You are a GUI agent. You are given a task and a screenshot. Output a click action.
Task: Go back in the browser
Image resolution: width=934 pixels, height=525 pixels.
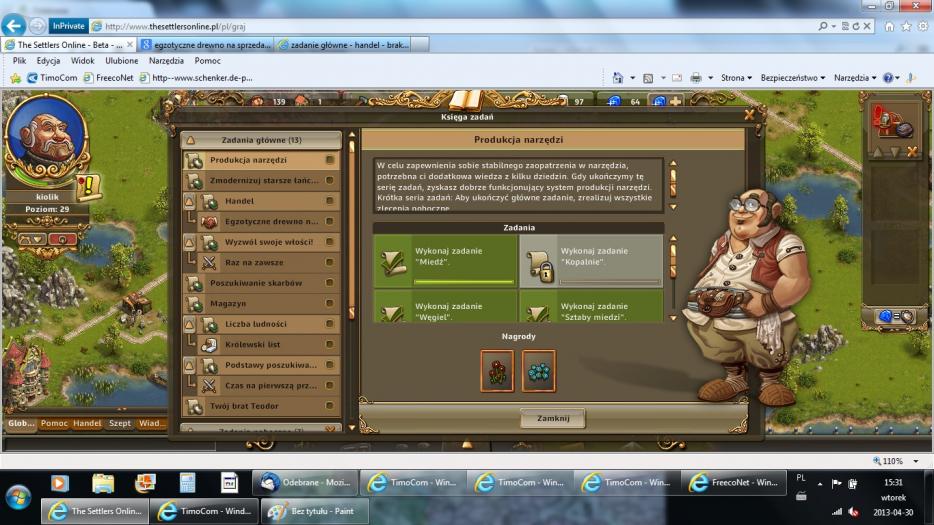point(15,26)
